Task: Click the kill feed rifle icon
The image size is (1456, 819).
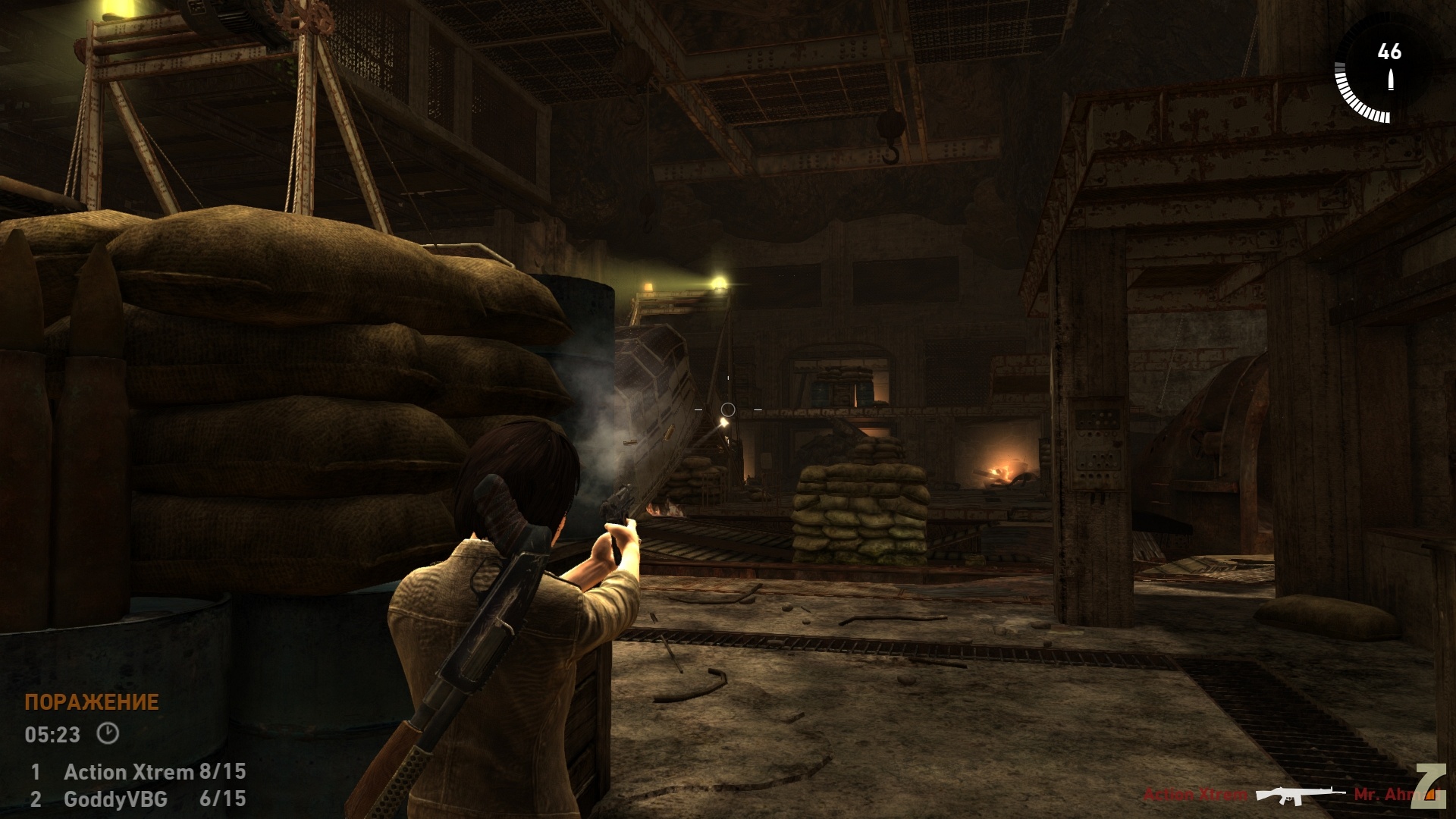Action: tap(1300, 795)
